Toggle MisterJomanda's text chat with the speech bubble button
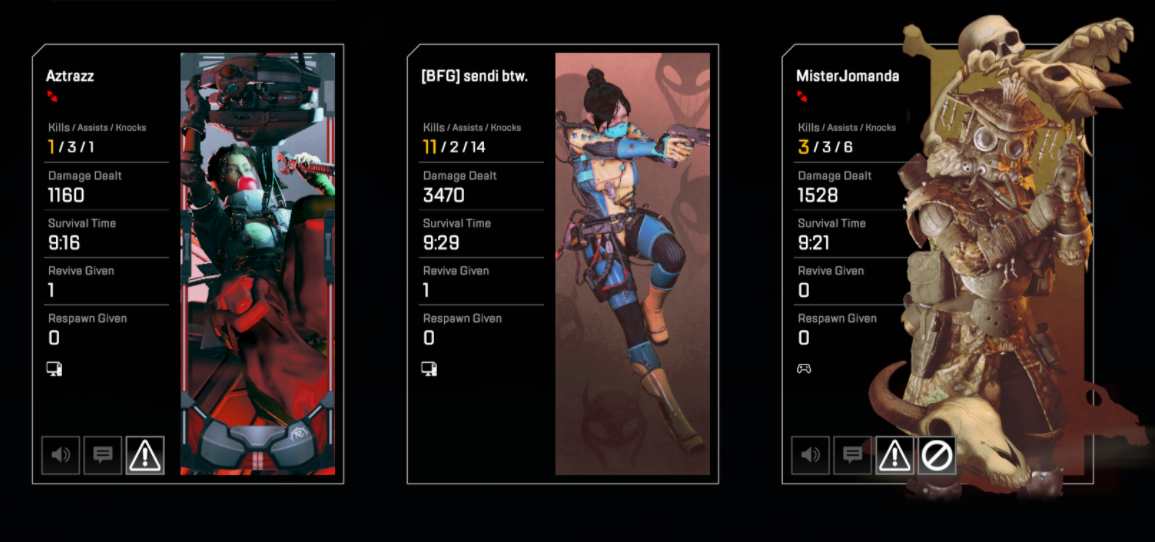This screenshot has height=542, width=1155. tap(852, 455)
